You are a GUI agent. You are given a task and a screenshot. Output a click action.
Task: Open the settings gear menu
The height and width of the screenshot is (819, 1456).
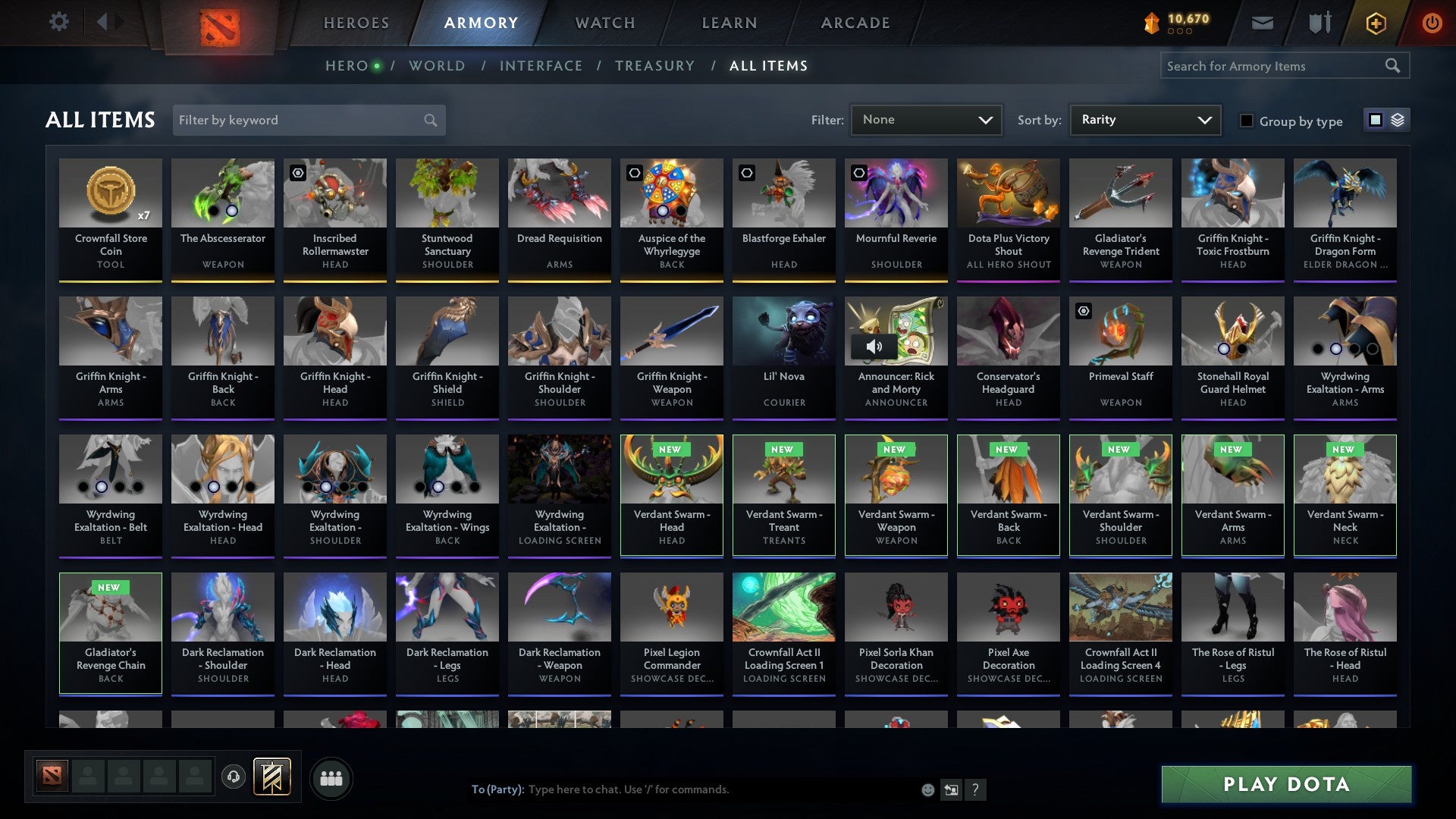point(58,22)
